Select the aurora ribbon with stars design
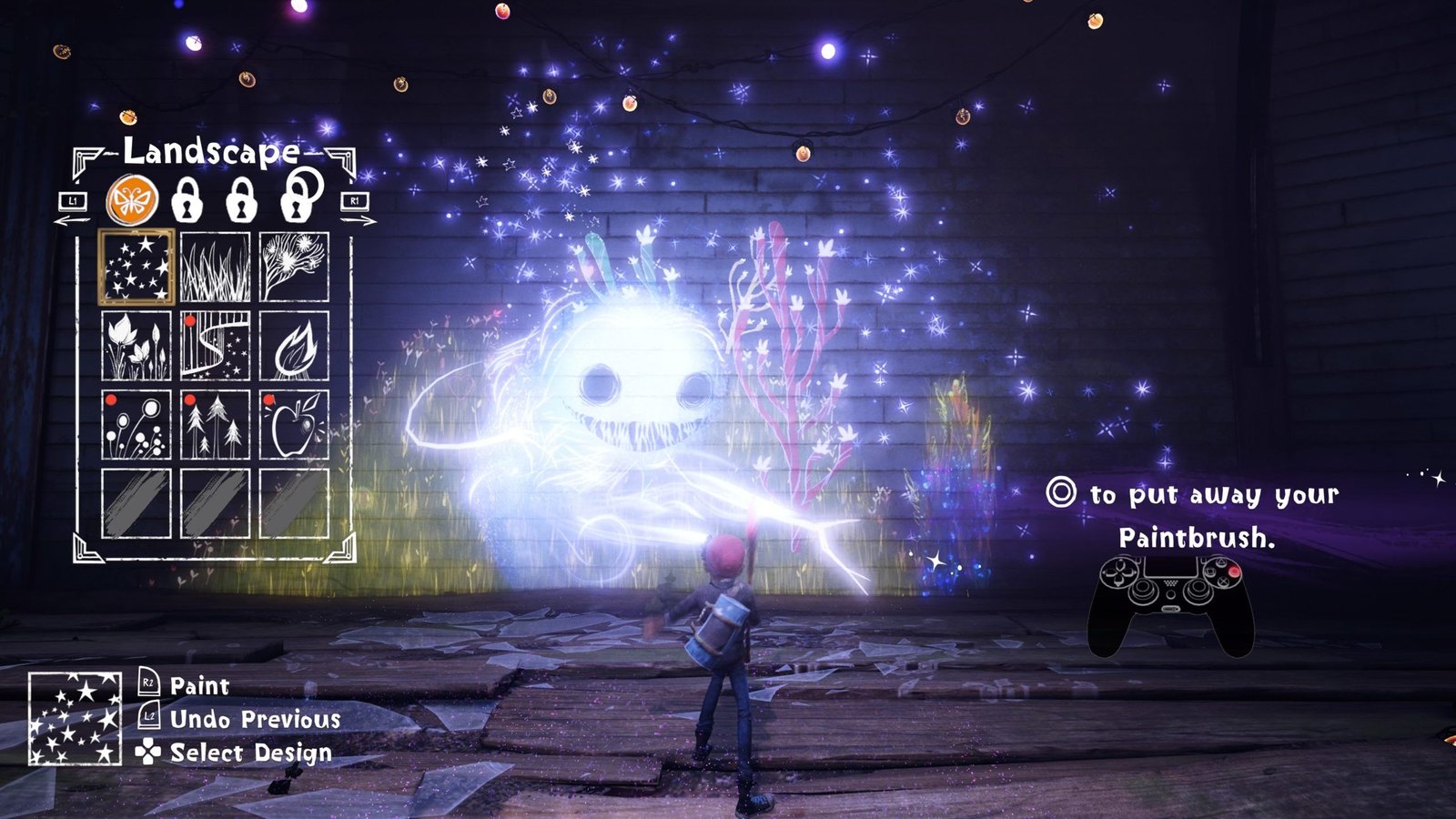Viewport: 1456px width, 819px height. point(215,346)
